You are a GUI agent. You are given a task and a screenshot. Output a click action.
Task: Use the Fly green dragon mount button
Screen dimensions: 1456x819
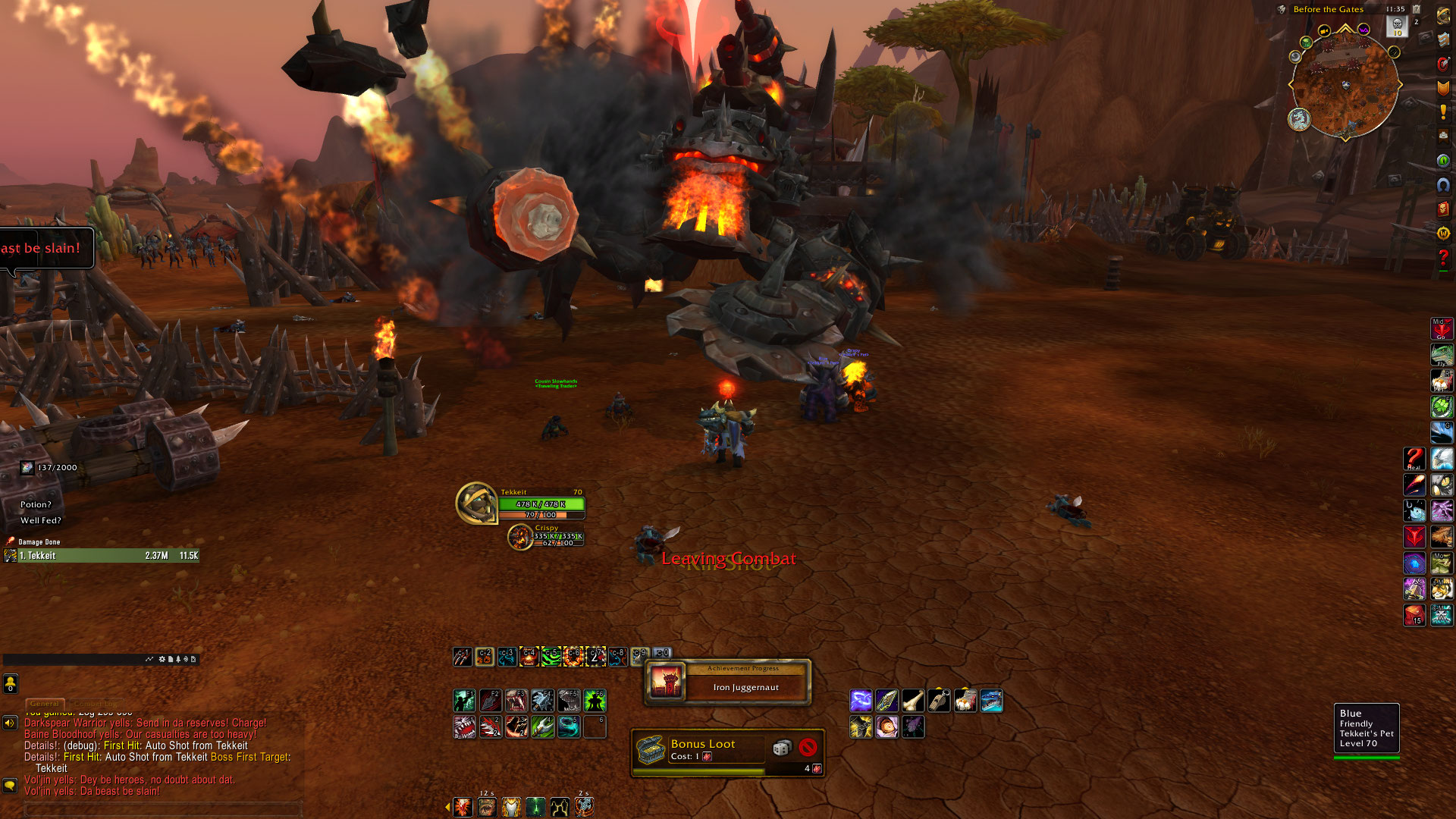tap(1441, 355)
